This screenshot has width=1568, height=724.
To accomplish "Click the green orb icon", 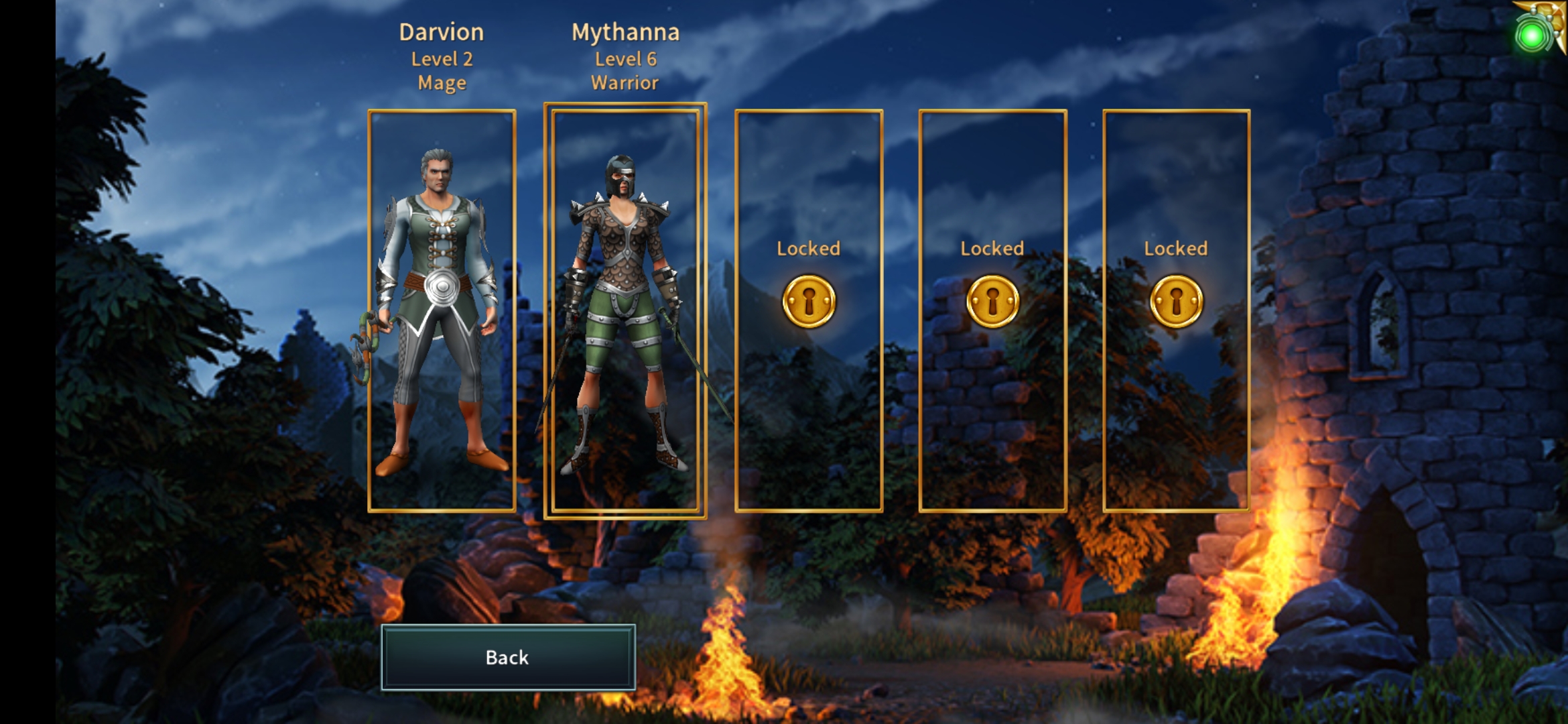I will click(1532, 36).
